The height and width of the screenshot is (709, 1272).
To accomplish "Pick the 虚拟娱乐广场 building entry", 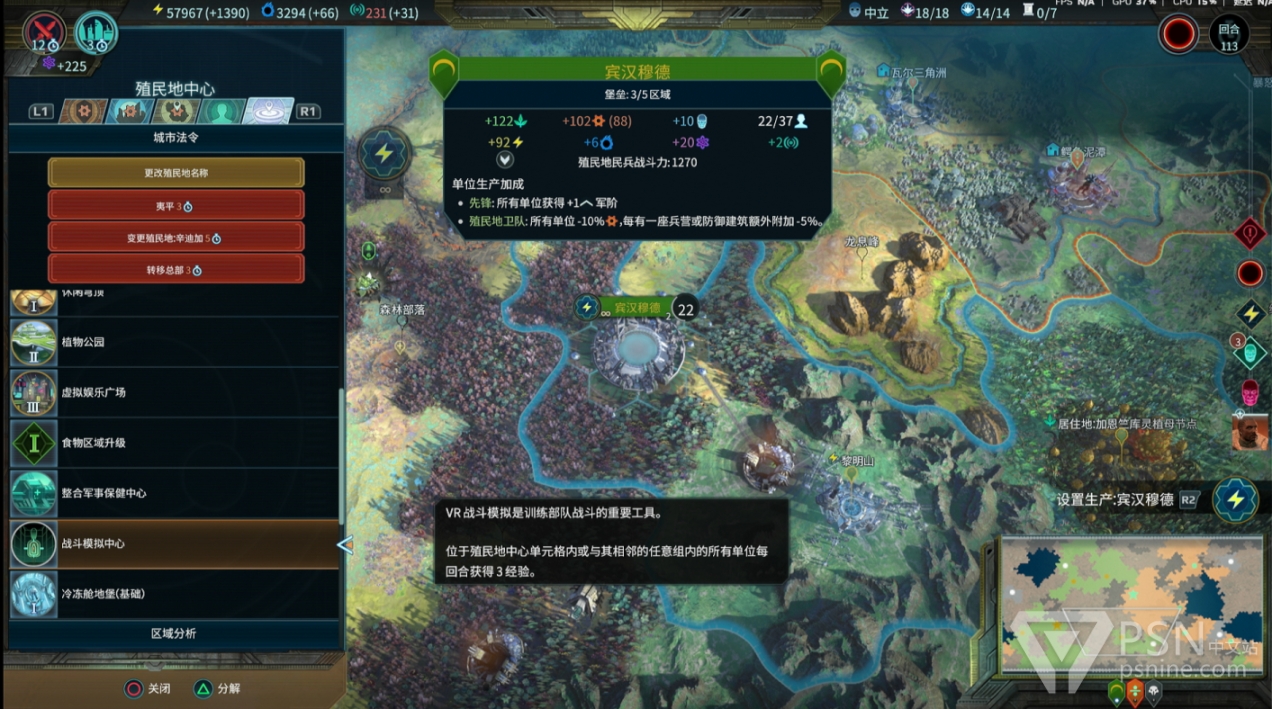I will [174, 392].
